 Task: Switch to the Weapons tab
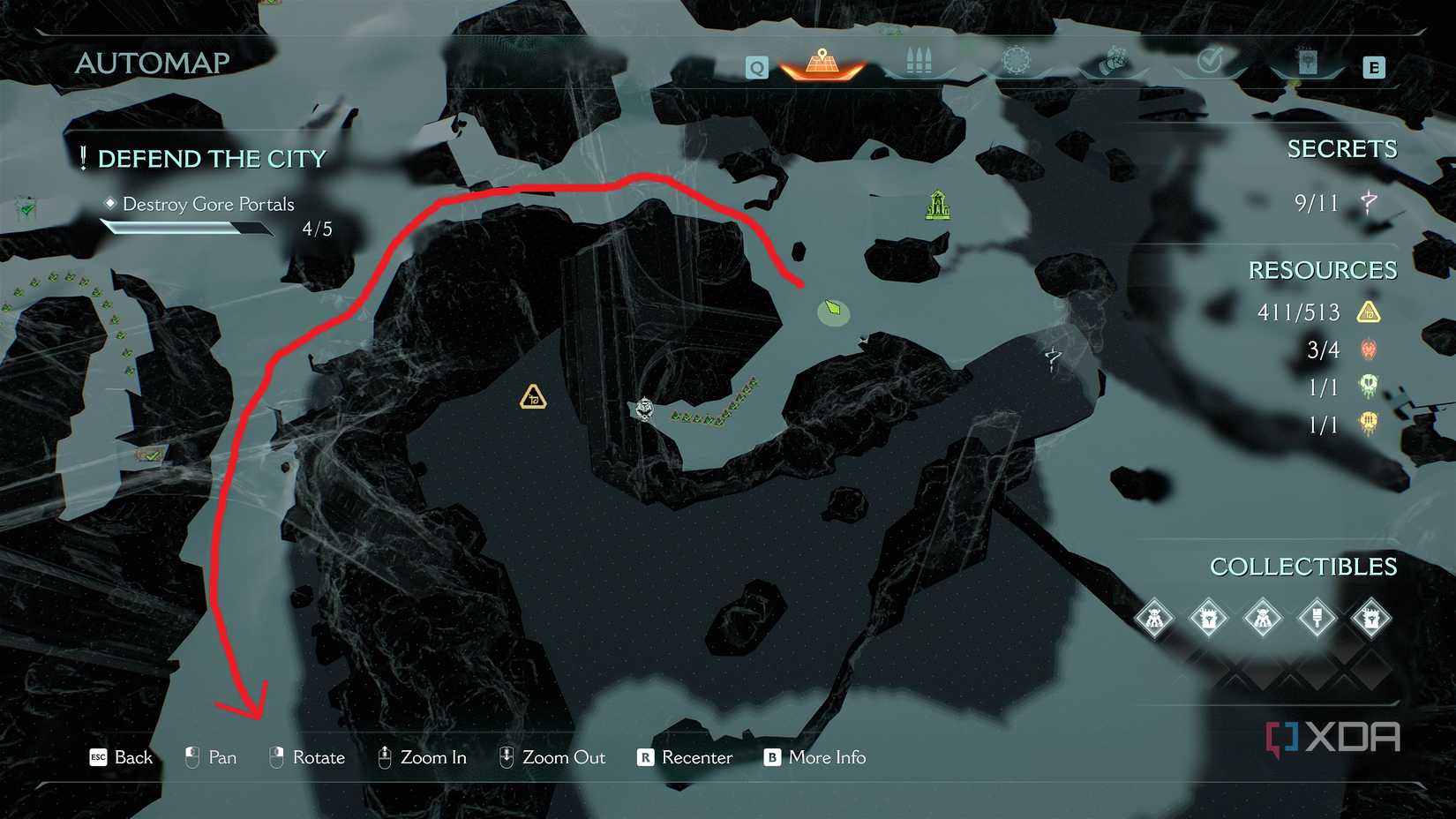click(x=916, y=59)
